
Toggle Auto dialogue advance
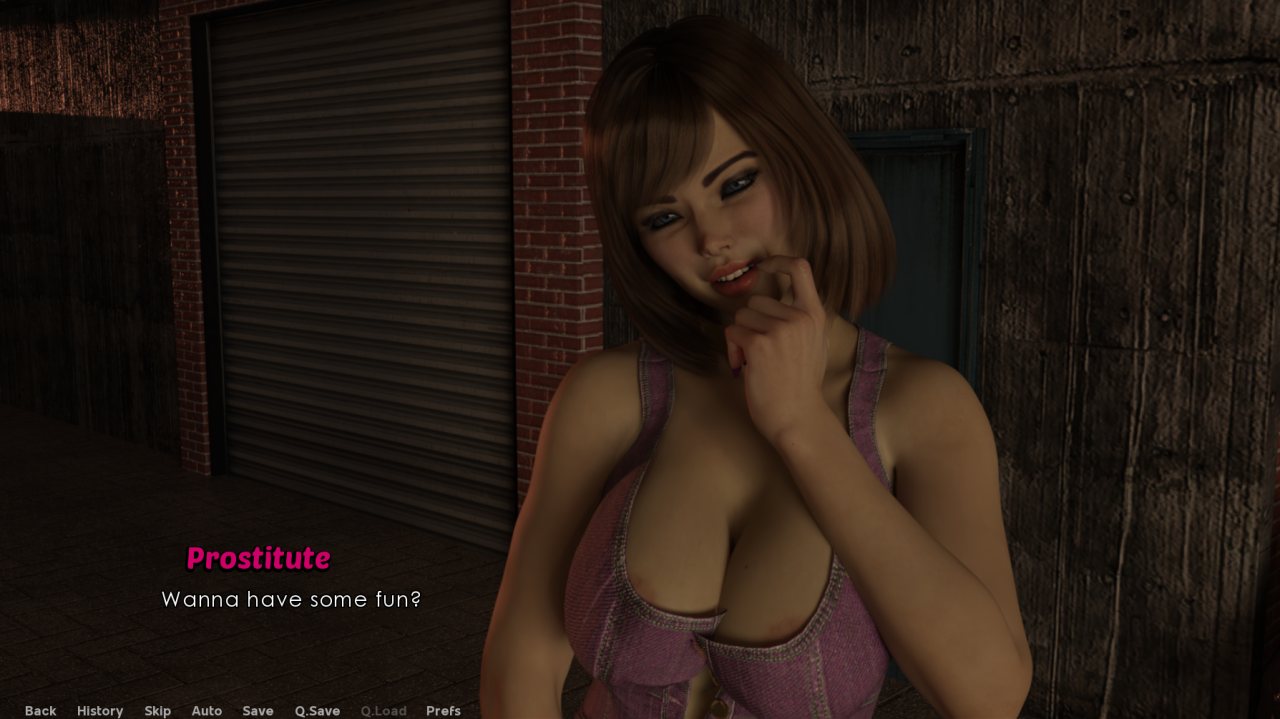tap(206, 711)
